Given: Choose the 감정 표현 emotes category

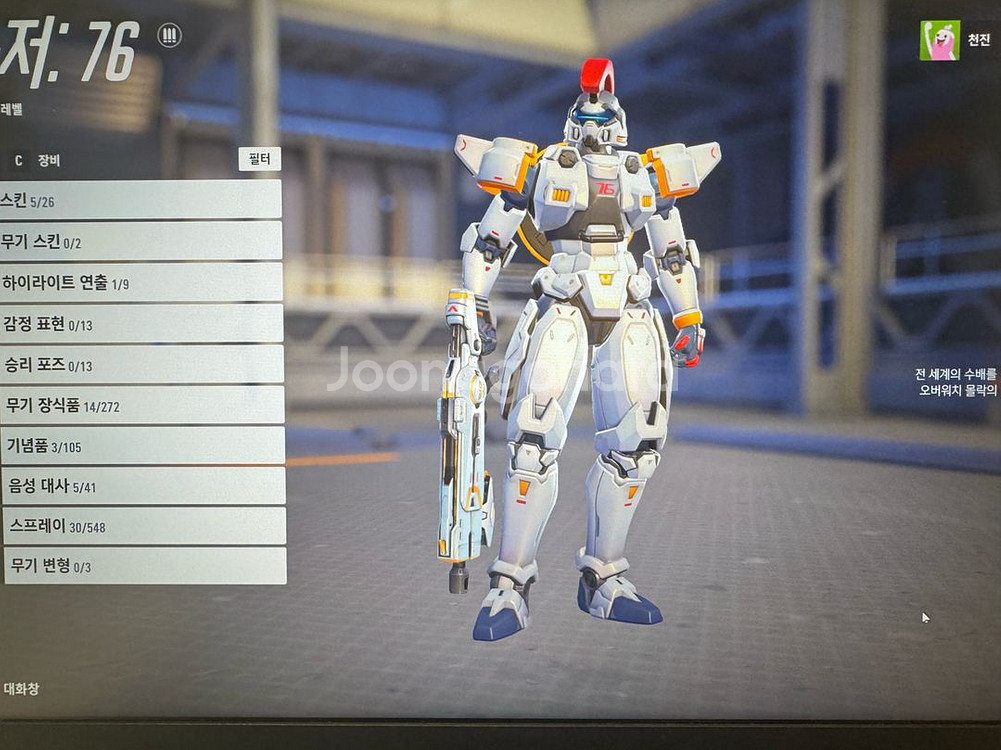Looking at the screenshot, I should pos(140,324).
